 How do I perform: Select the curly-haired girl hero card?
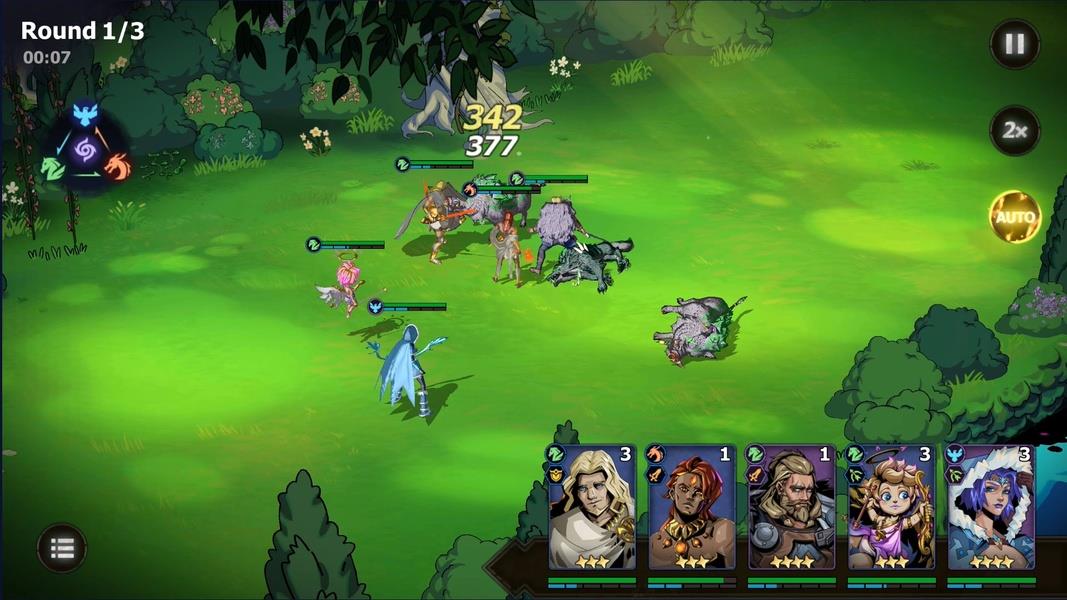[891, 508]
